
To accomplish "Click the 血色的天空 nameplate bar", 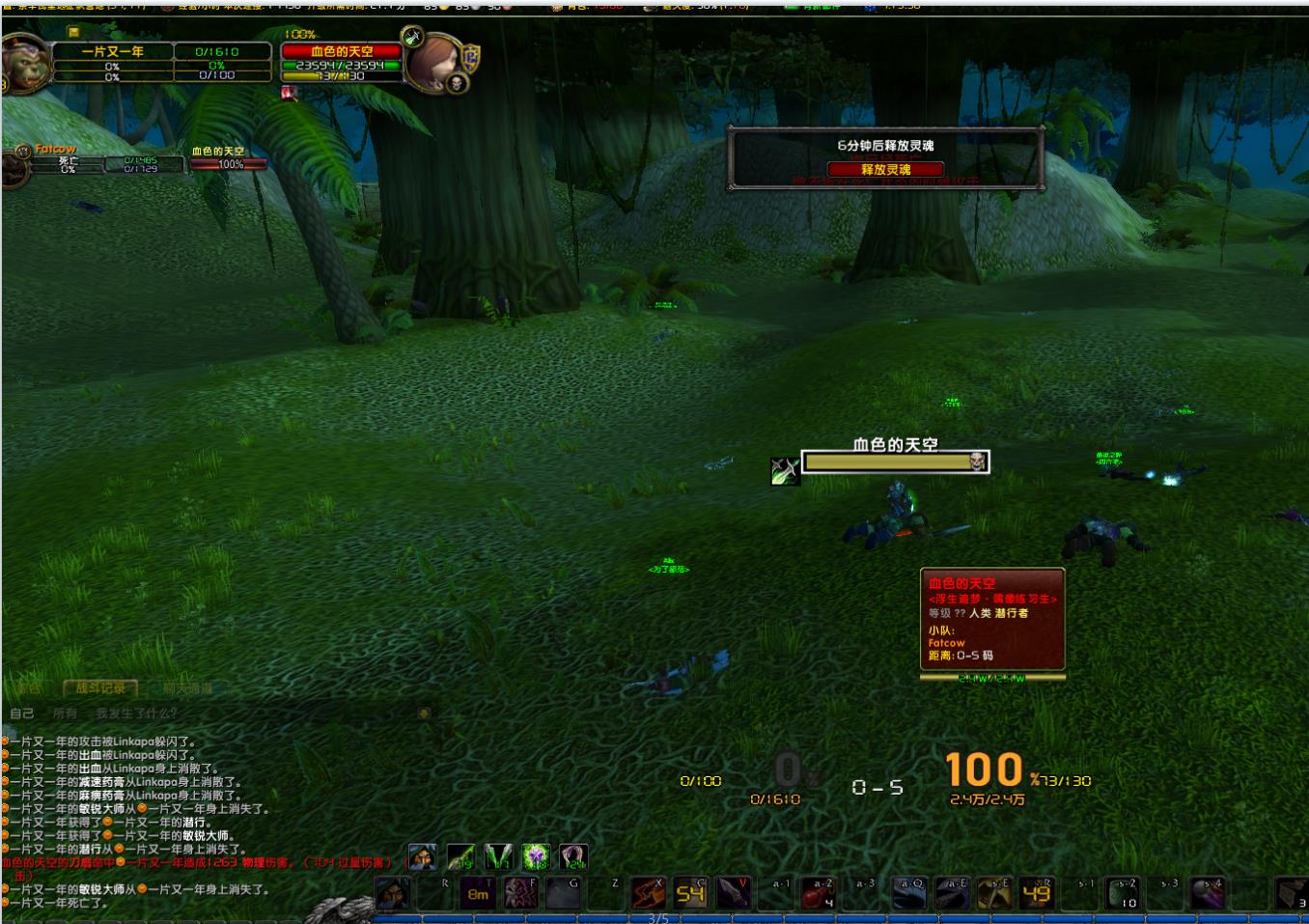I will click(x=895, y=462).
